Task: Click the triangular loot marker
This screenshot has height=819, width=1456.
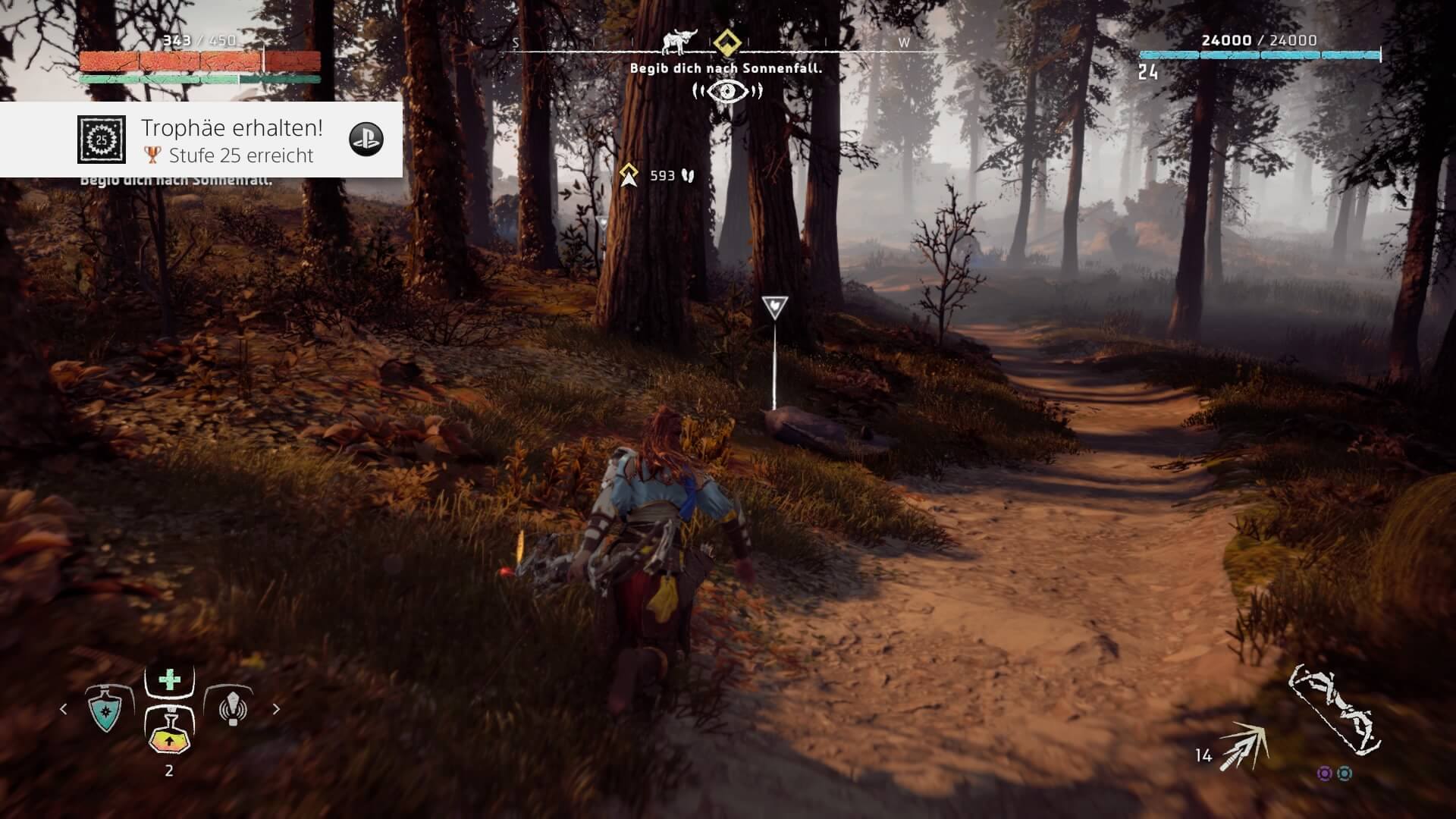Action: [774, 307]
